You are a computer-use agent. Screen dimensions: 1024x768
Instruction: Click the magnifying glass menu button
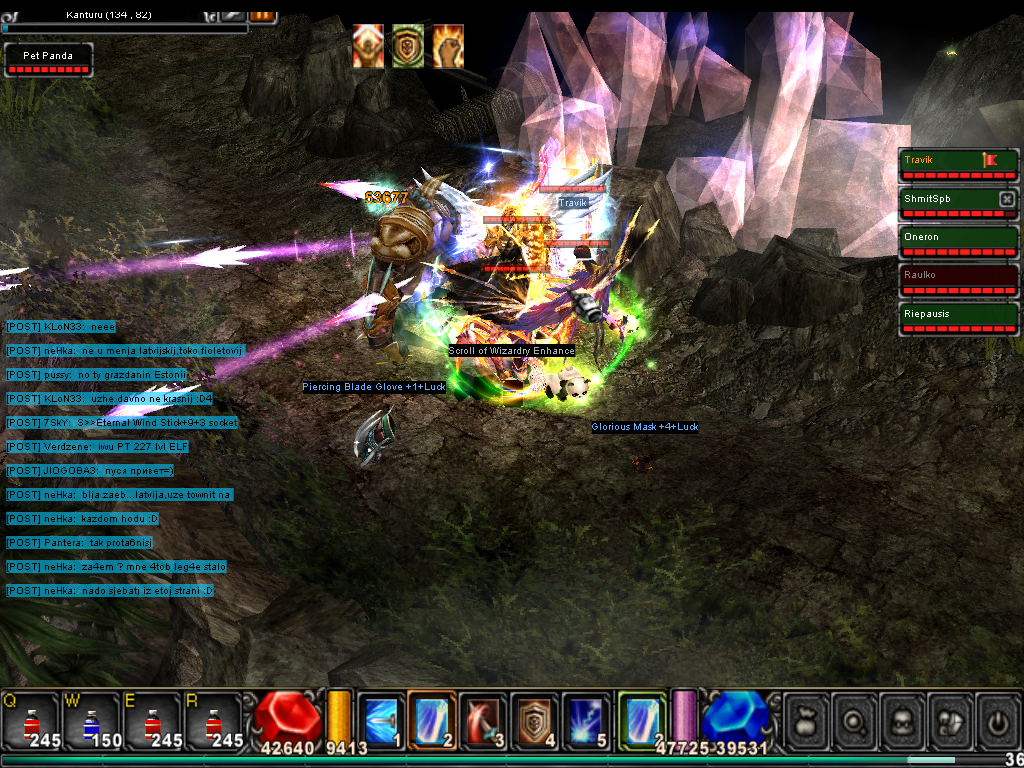(855, 720)
